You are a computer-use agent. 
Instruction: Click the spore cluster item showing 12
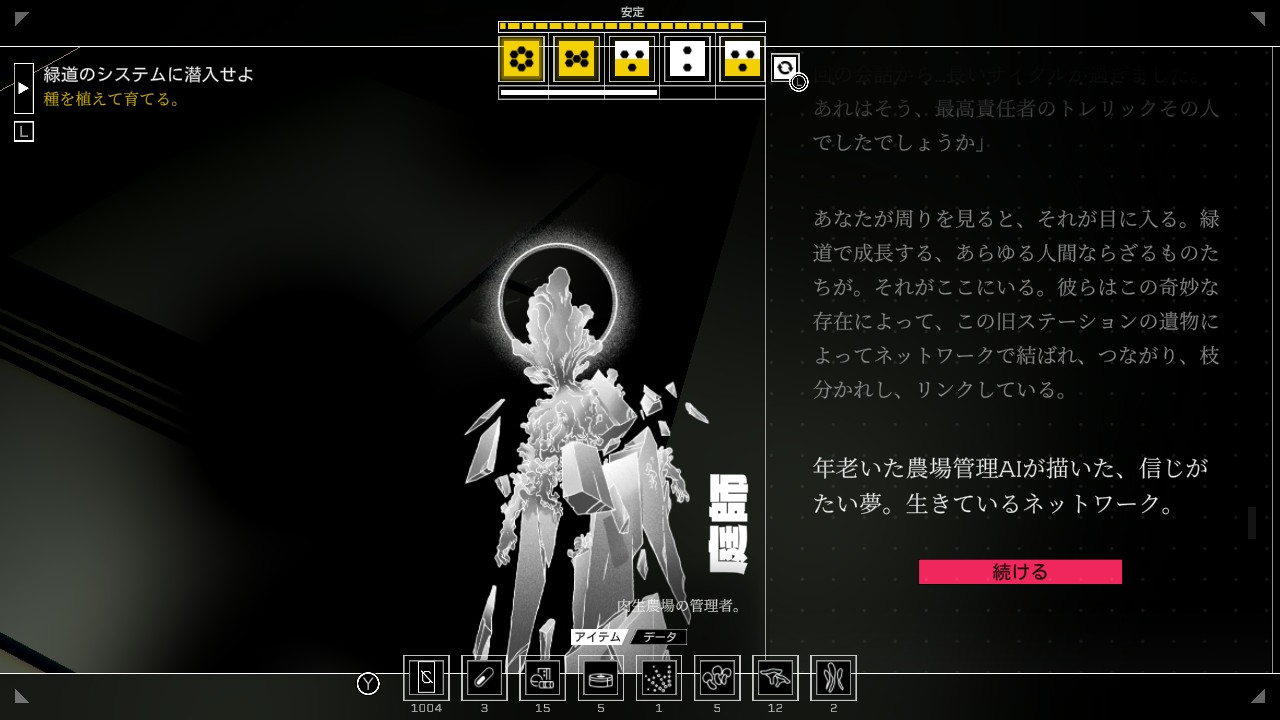point(775,678)
